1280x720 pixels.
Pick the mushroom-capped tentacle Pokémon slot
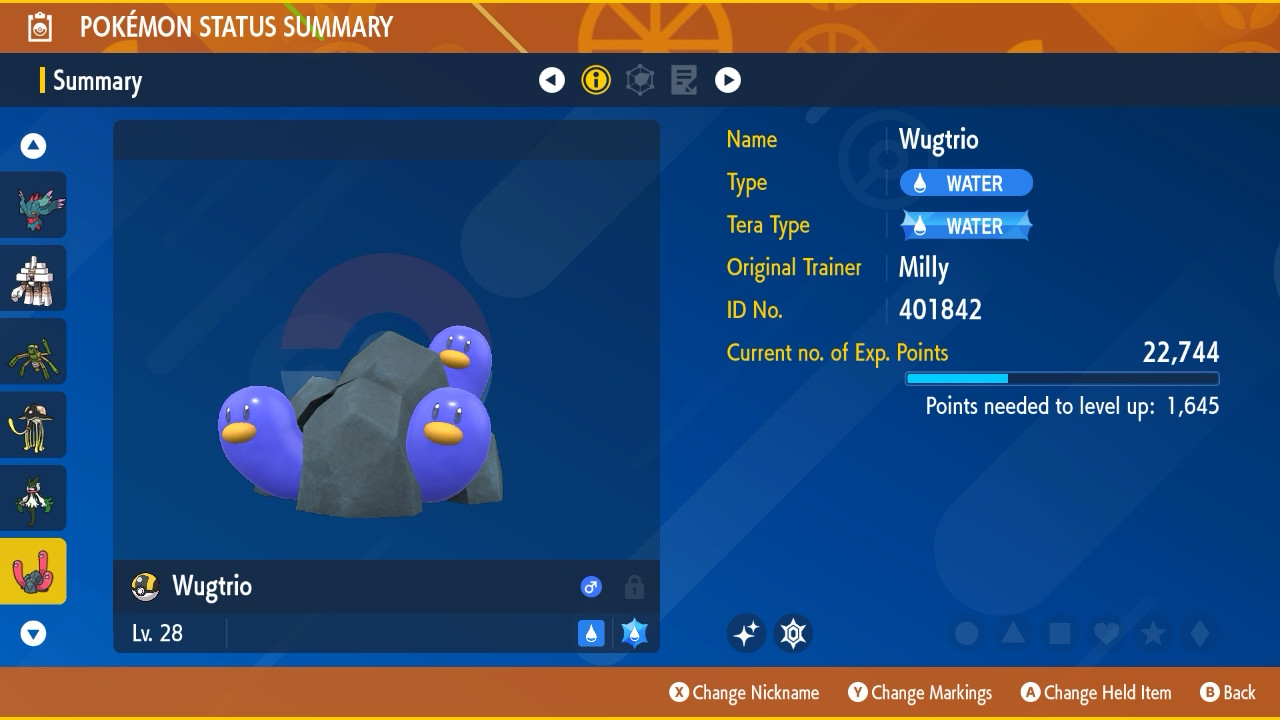[34, 424]
